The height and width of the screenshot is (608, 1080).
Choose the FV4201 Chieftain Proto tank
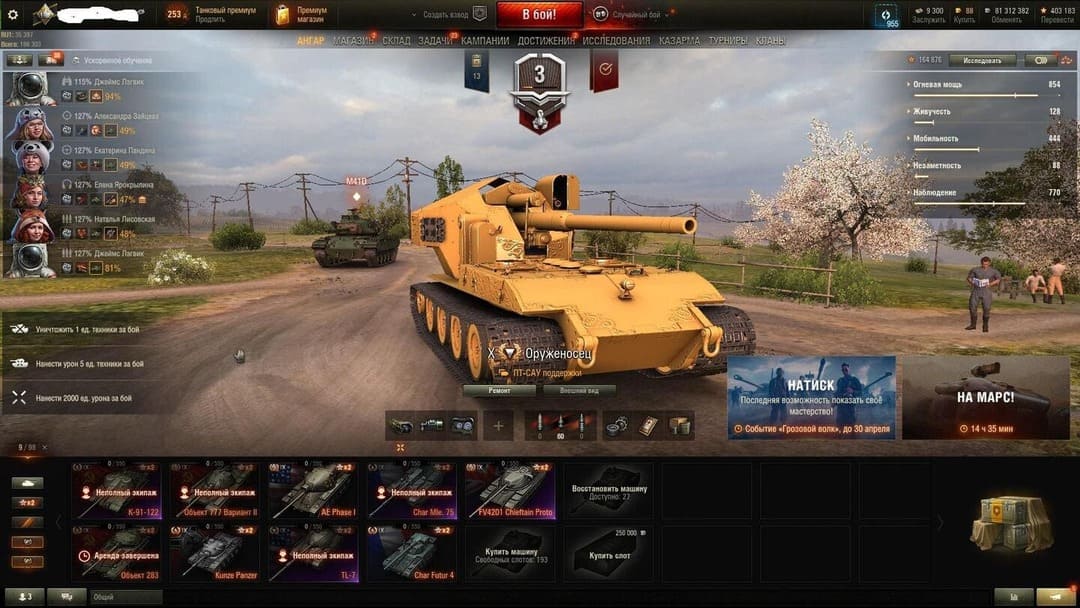tap(509, 491)
